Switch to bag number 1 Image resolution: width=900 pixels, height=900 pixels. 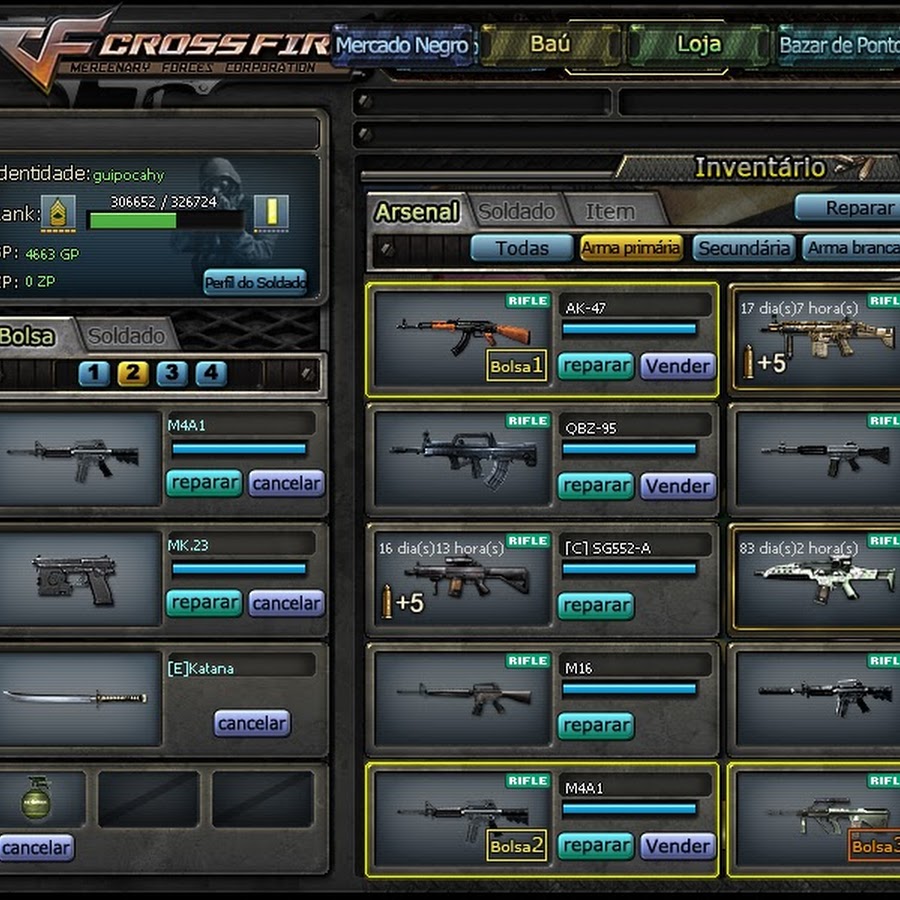(94, 374)
